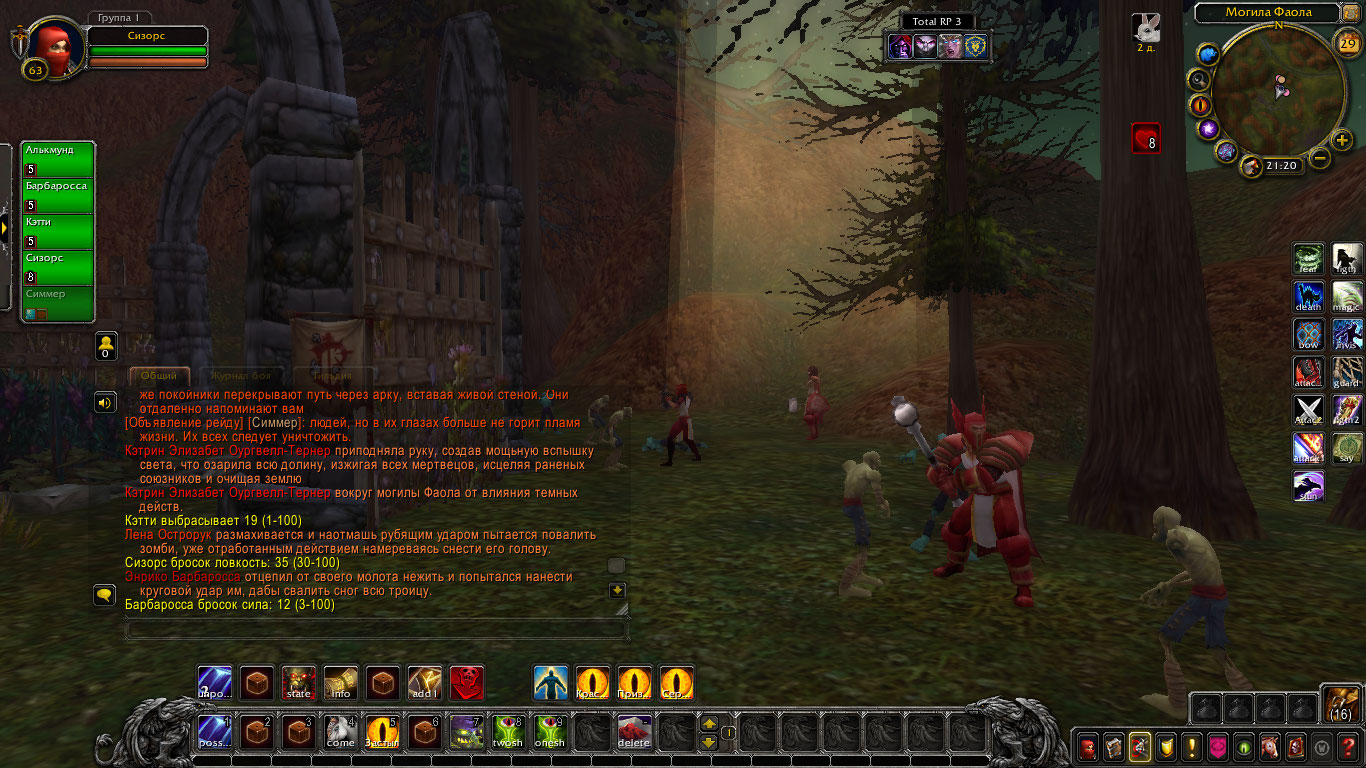Select raid member Кэтти in the group frame
The width and height of the screenshot is (1366, 768).
click(58, 230)
